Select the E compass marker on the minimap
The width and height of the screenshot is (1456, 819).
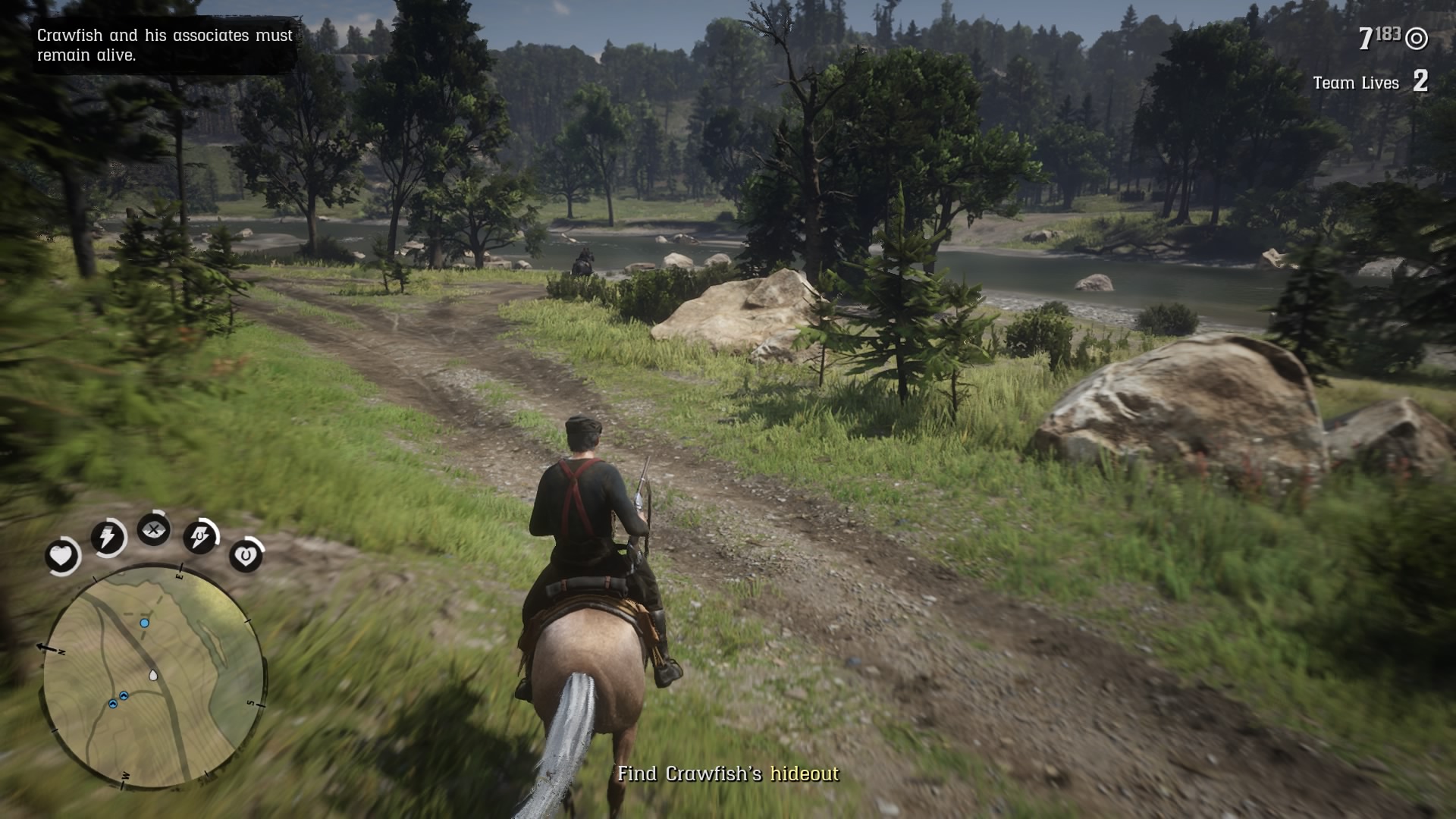(180, 575)
